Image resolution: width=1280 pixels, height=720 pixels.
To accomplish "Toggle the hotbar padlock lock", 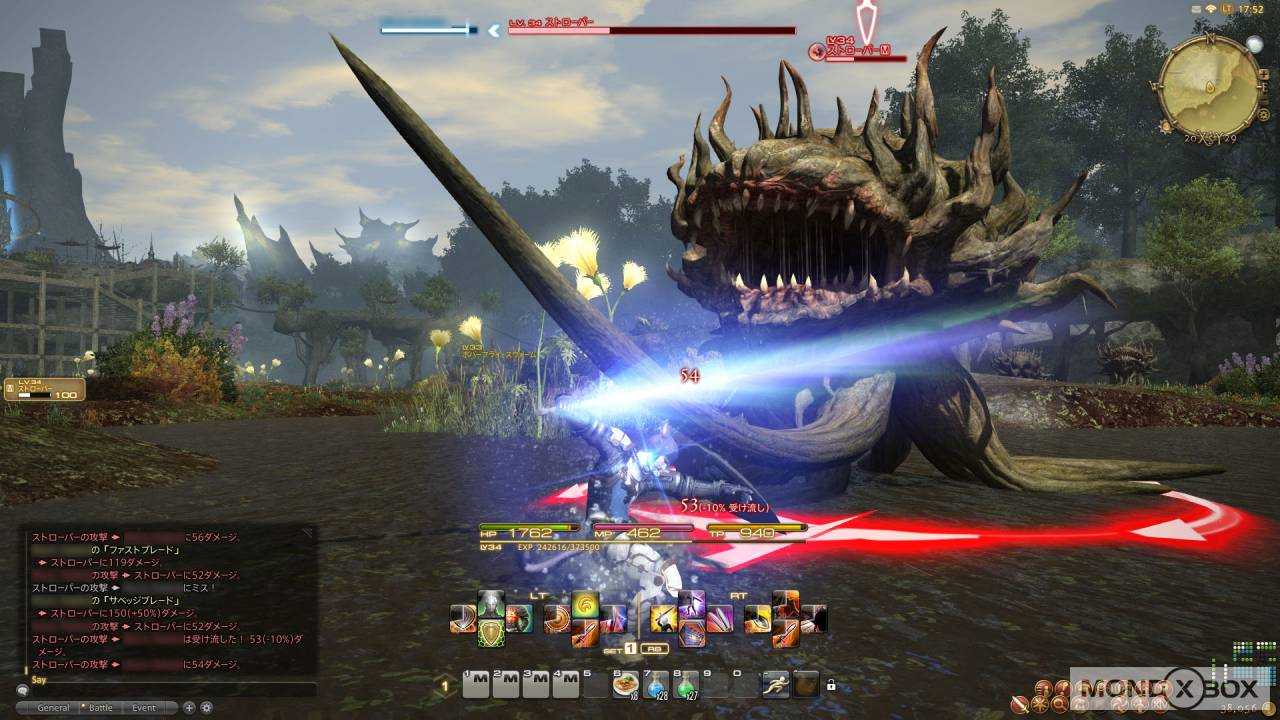I will 831,686.
